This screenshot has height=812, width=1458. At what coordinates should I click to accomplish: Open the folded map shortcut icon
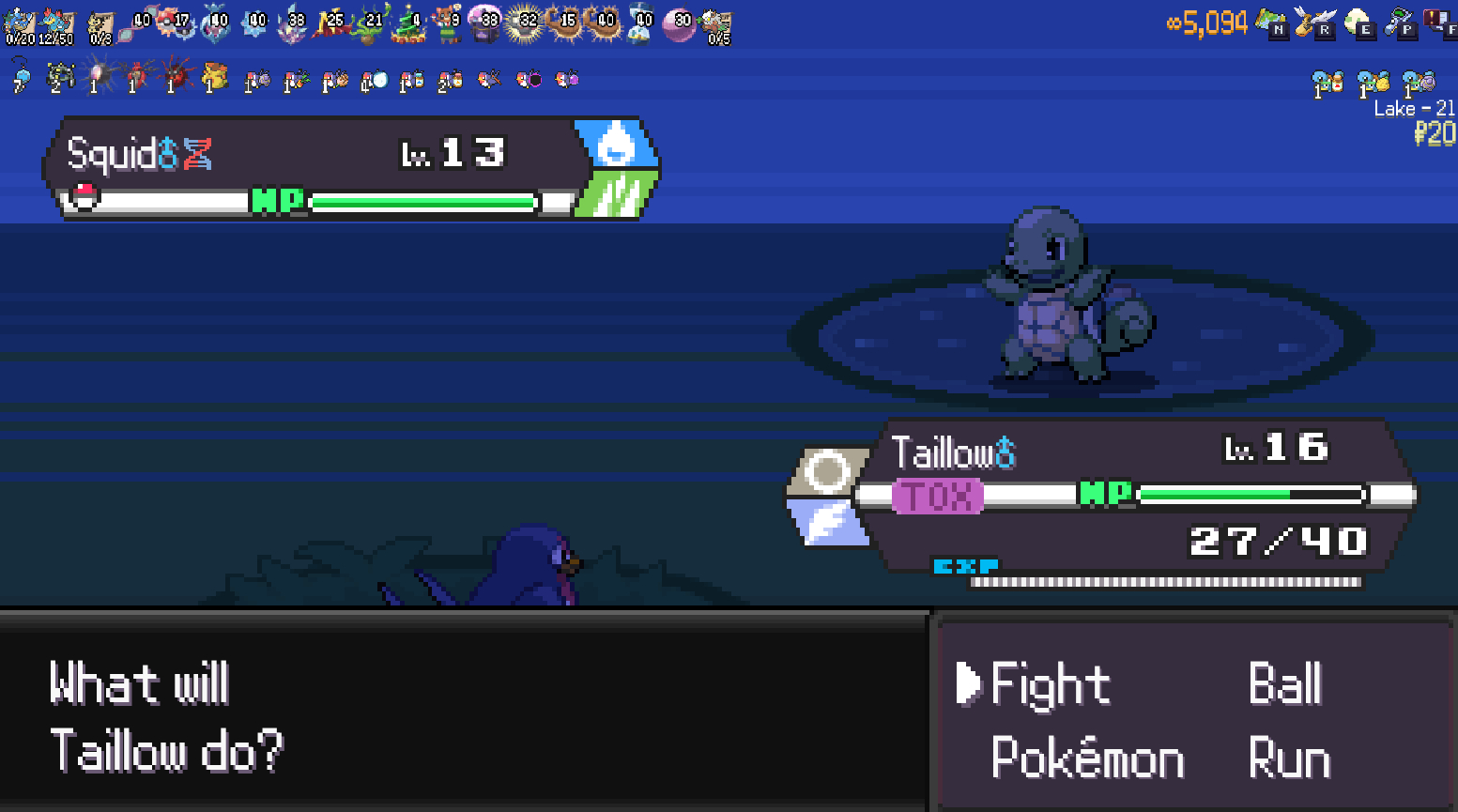[x=1271, y=23]
